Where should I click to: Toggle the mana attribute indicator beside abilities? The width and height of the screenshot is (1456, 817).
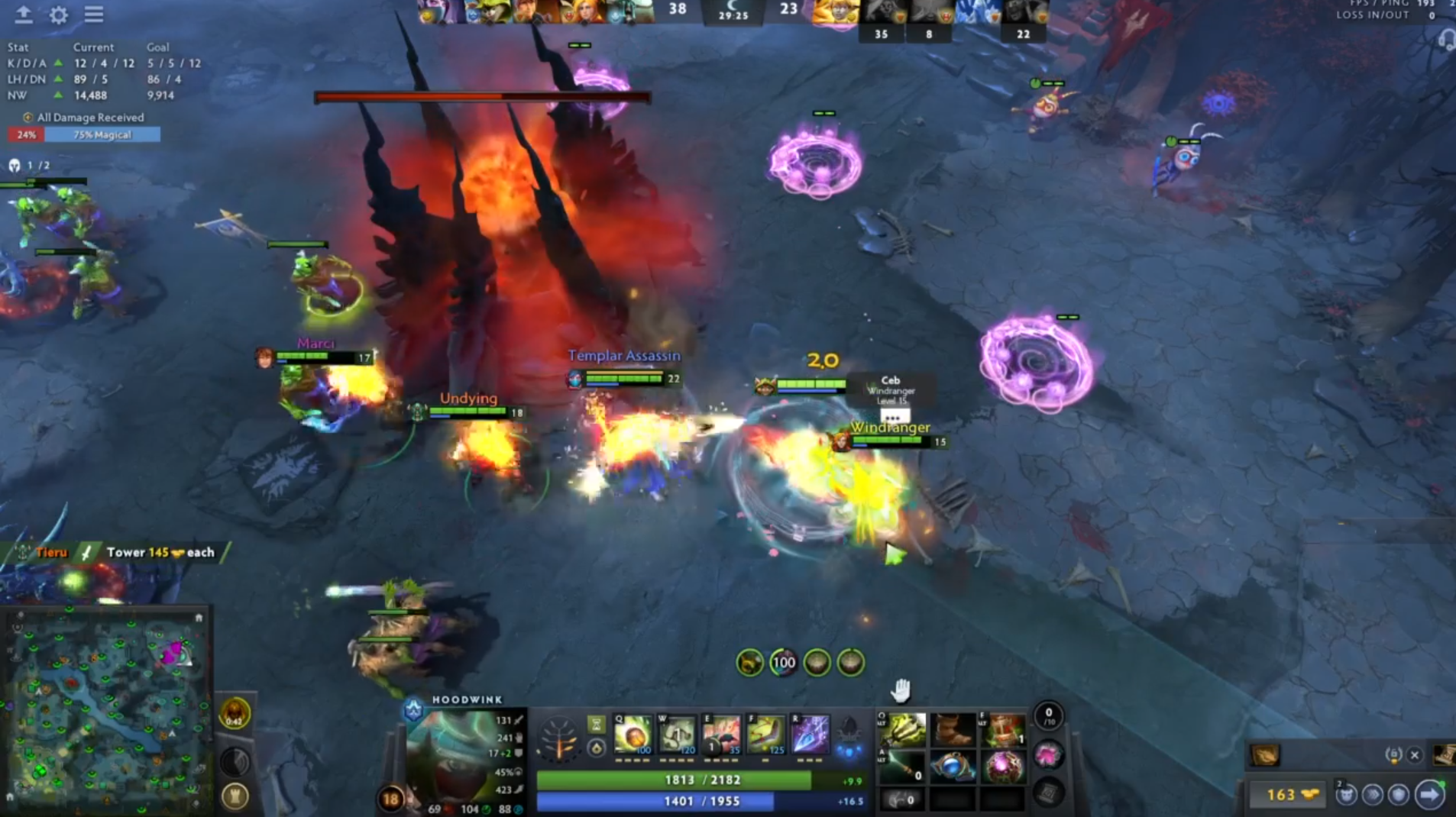click(x=597, y=748)
